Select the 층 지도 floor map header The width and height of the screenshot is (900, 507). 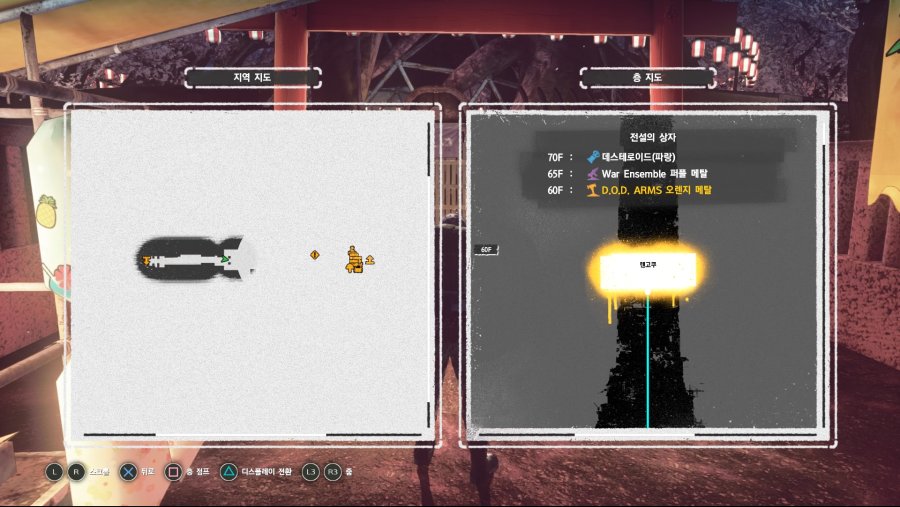pyautogui.click(x=648, y=77)
